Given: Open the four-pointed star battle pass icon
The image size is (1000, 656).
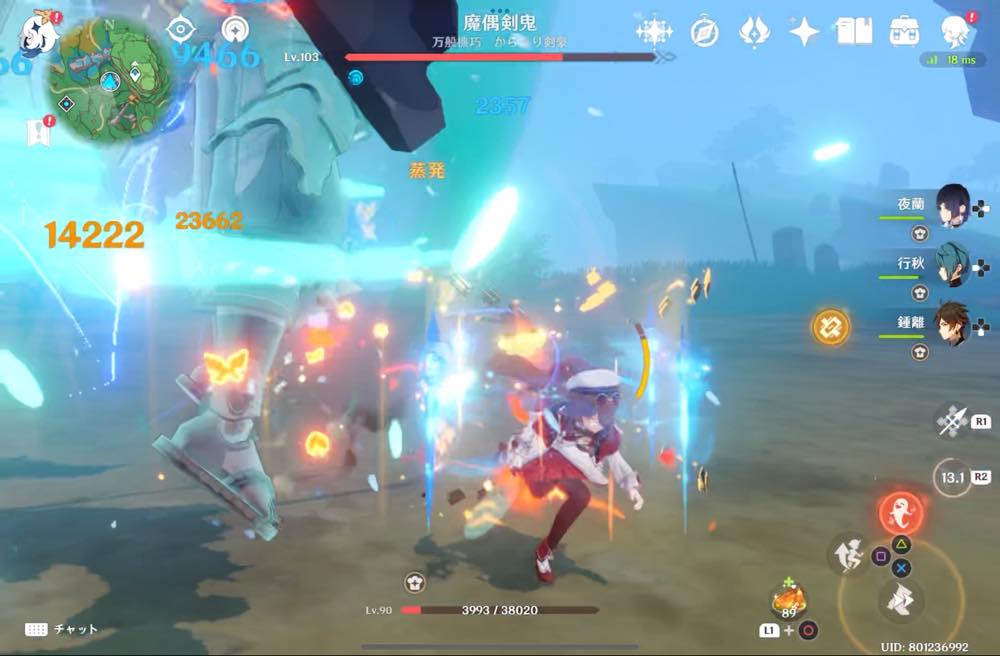Looking at the screenshot, I should [803, 32].
